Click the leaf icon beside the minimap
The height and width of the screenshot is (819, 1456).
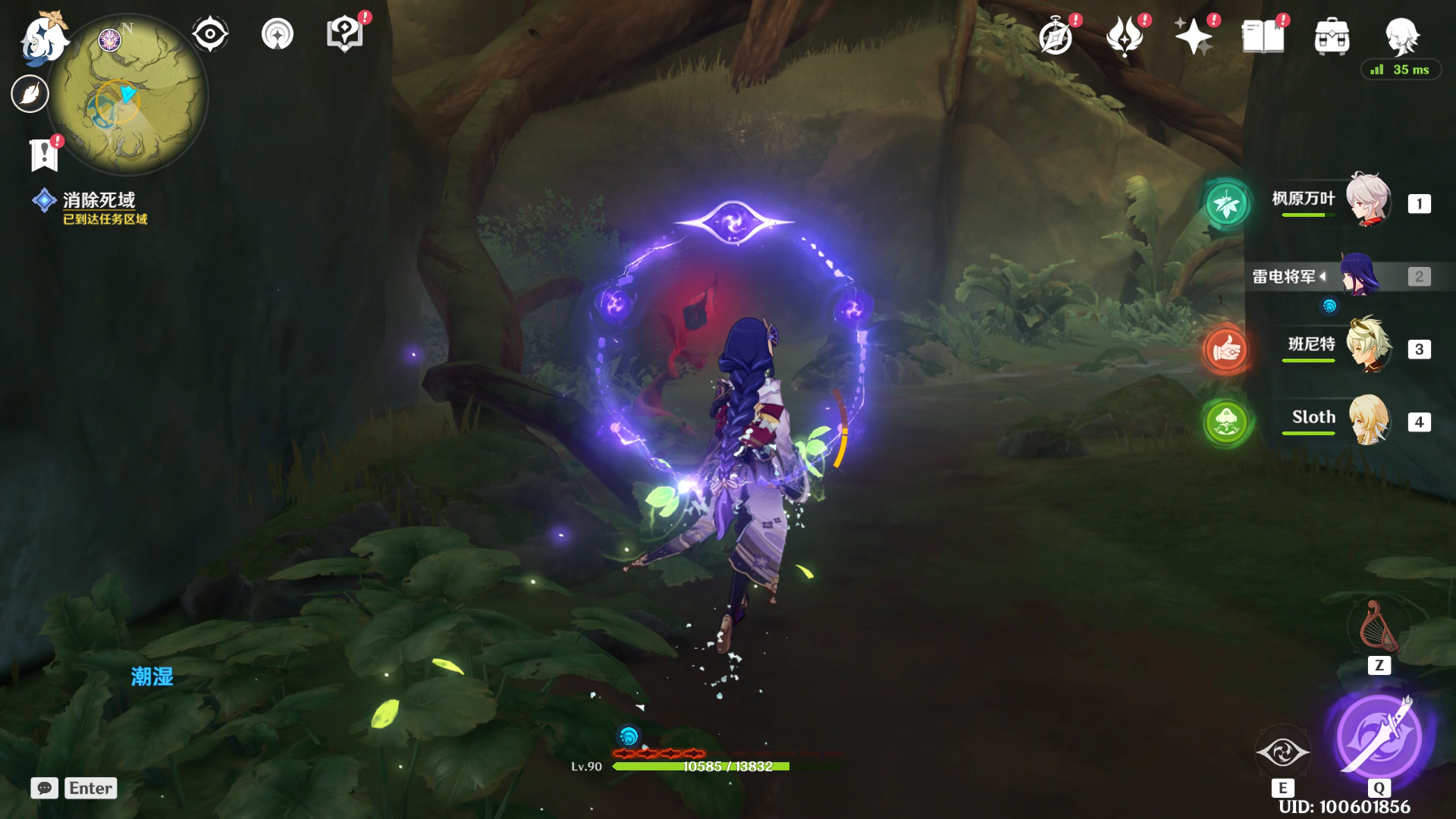[x=30, y=94]
